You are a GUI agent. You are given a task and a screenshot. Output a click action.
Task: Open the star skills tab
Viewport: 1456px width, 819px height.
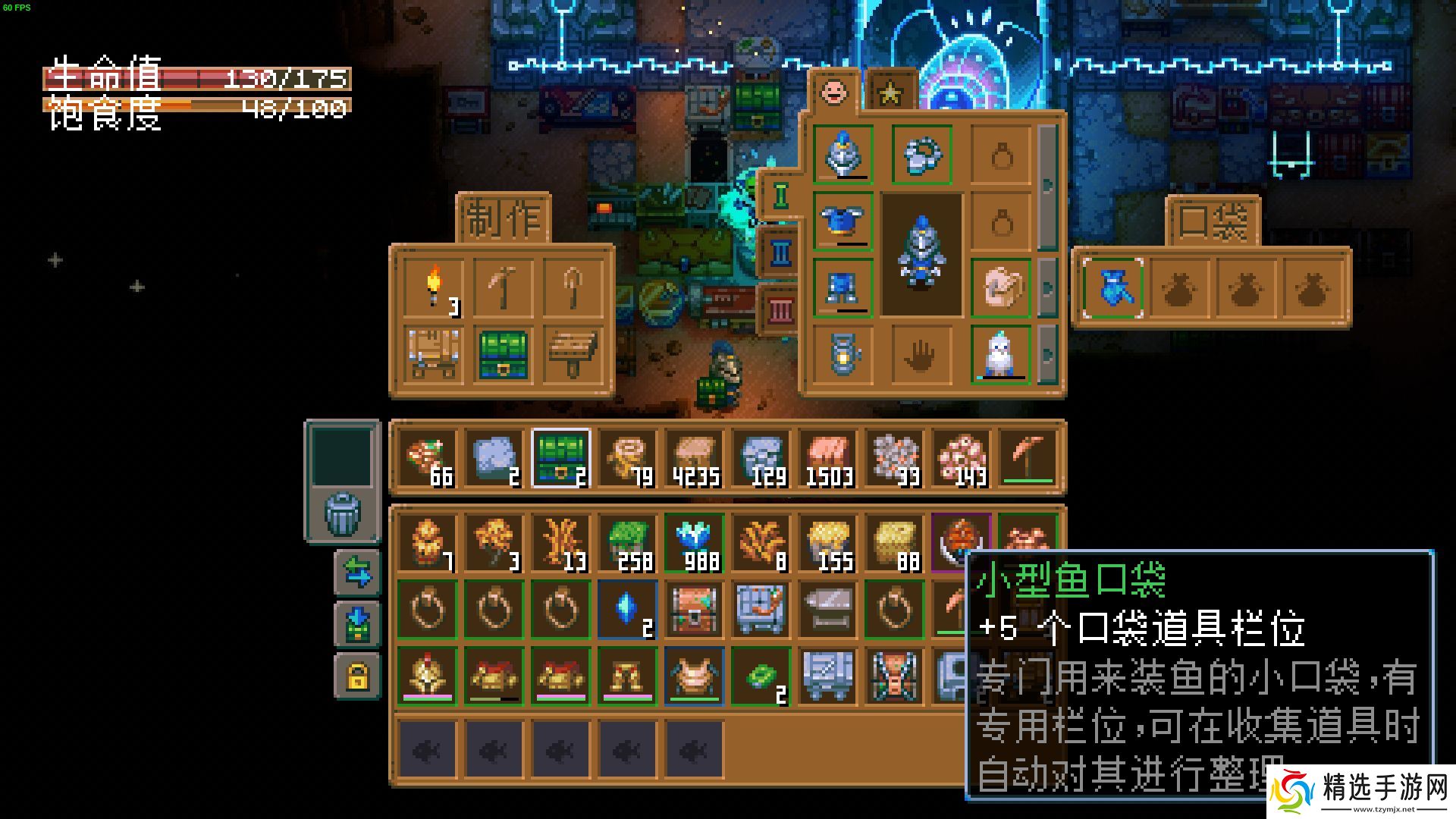tap(889, 91)
